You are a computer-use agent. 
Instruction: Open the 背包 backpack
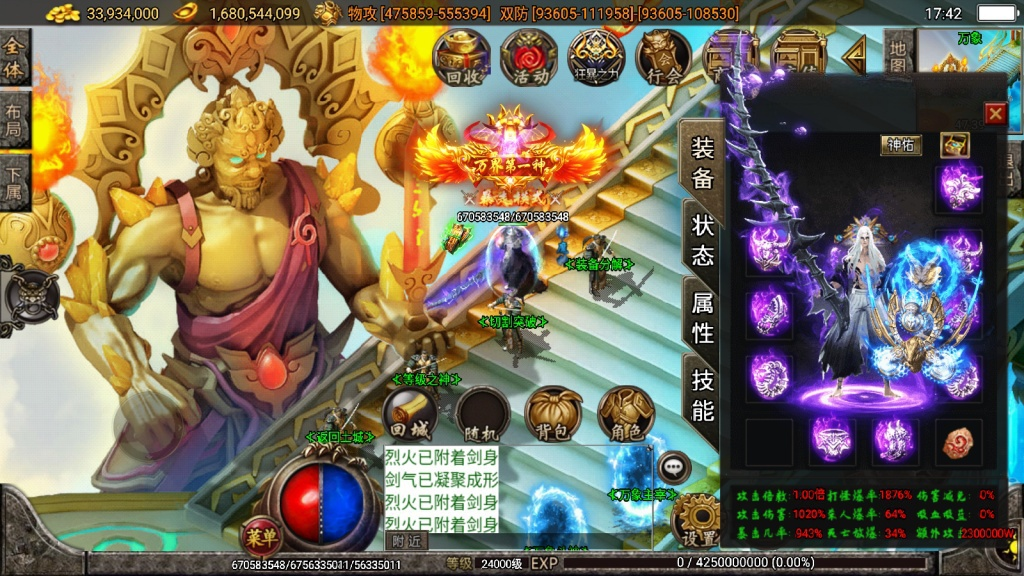[x=554, y=414]
